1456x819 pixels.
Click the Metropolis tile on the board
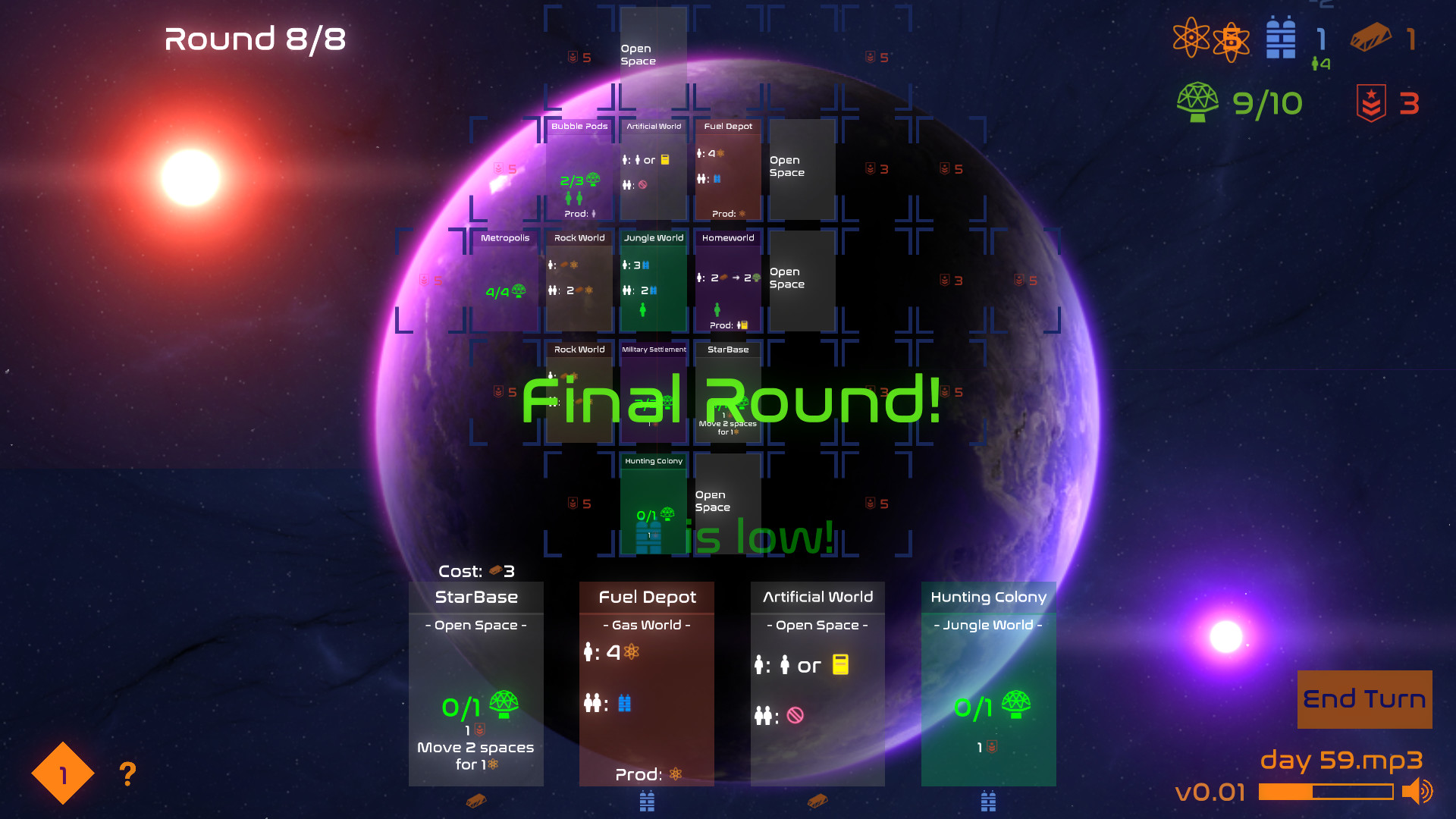pyautogui.click(x=504, y=281)
